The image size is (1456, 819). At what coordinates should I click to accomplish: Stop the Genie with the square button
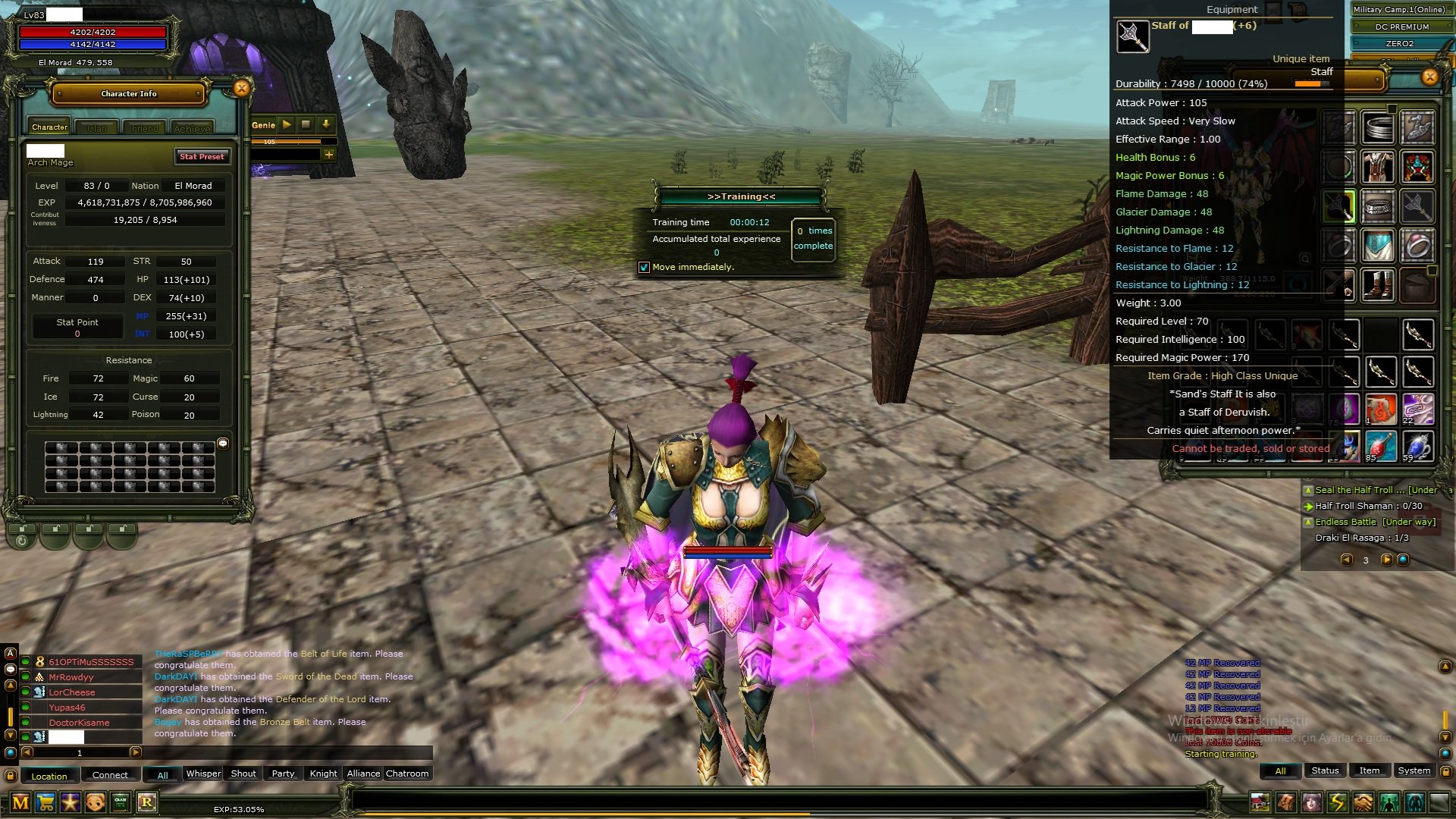pyautogui.click(x=306, y=124)
